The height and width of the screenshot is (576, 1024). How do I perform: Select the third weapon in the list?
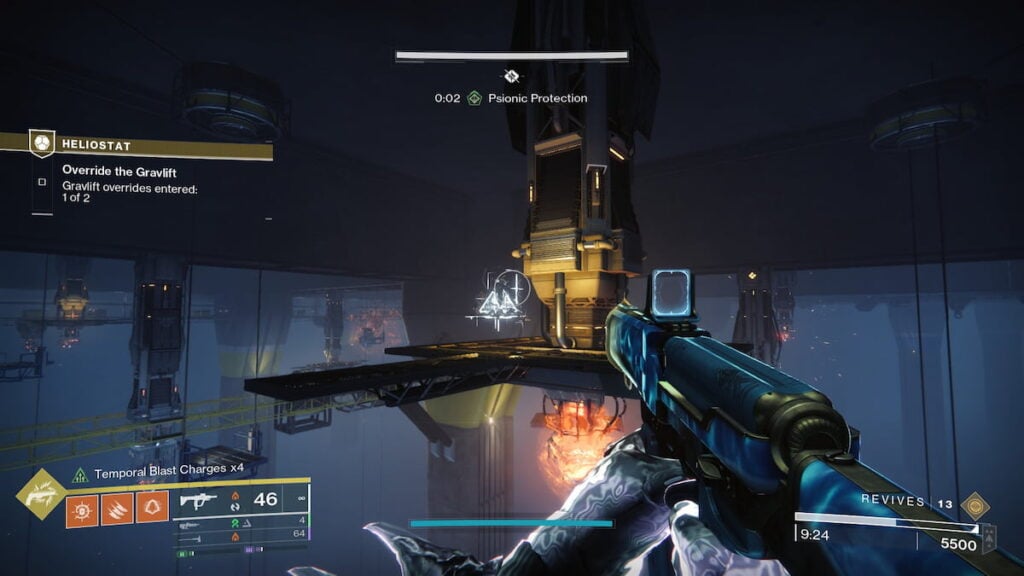click(240, 535)
